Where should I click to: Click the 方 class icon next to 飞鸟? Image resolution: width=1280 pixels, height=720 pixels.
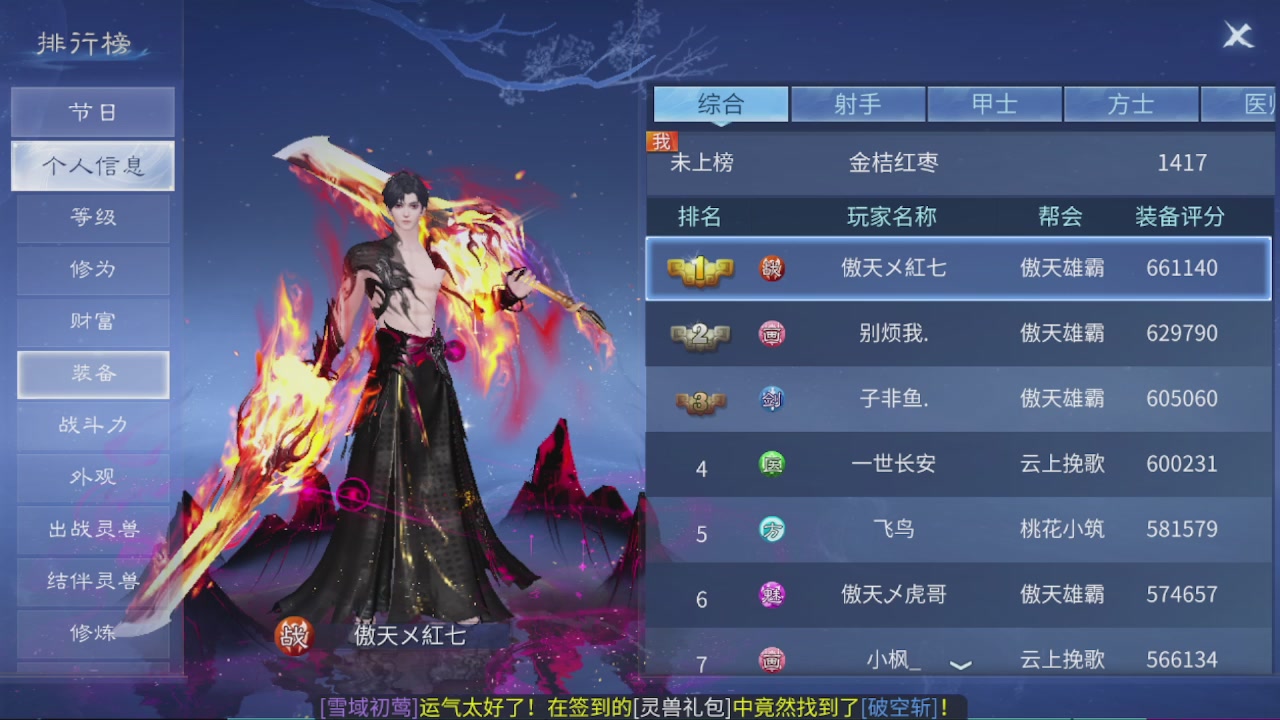[772, 529]
